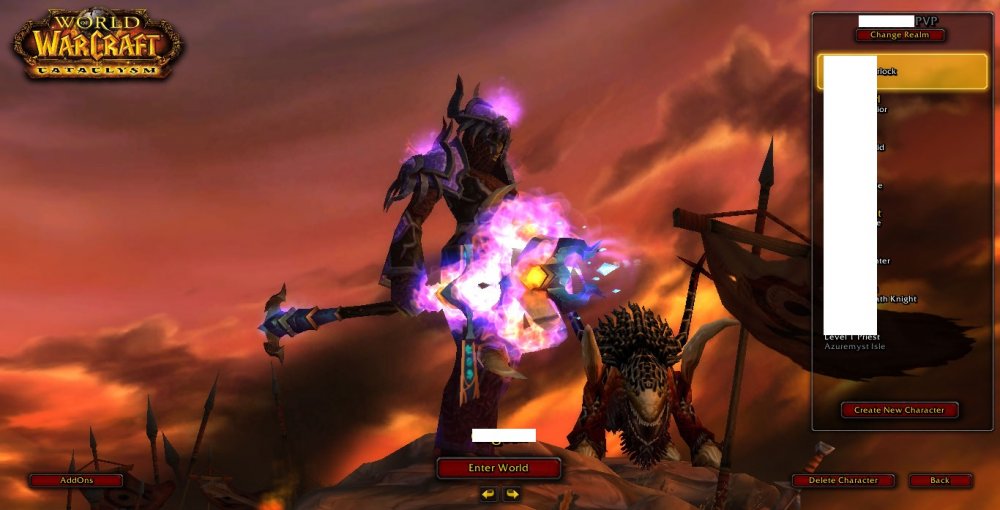Select the highlighted Warlock character row
Viewport: 1000px width, 510px height.
pyautogui.click(x=902, y=72)
